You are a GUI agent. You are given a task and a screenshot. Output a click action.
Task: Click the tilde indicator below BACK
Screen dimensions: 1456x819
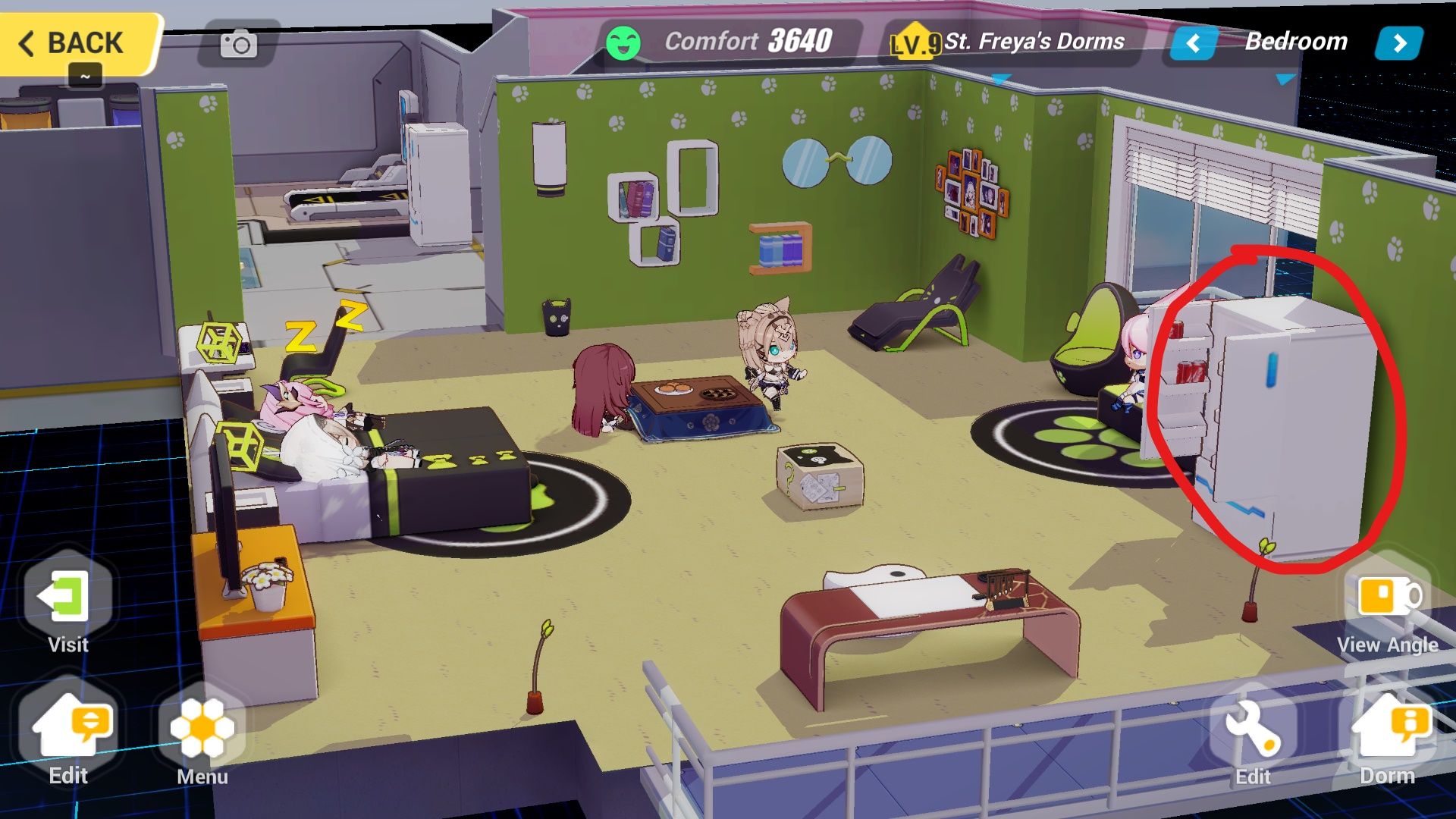point(86,76)
